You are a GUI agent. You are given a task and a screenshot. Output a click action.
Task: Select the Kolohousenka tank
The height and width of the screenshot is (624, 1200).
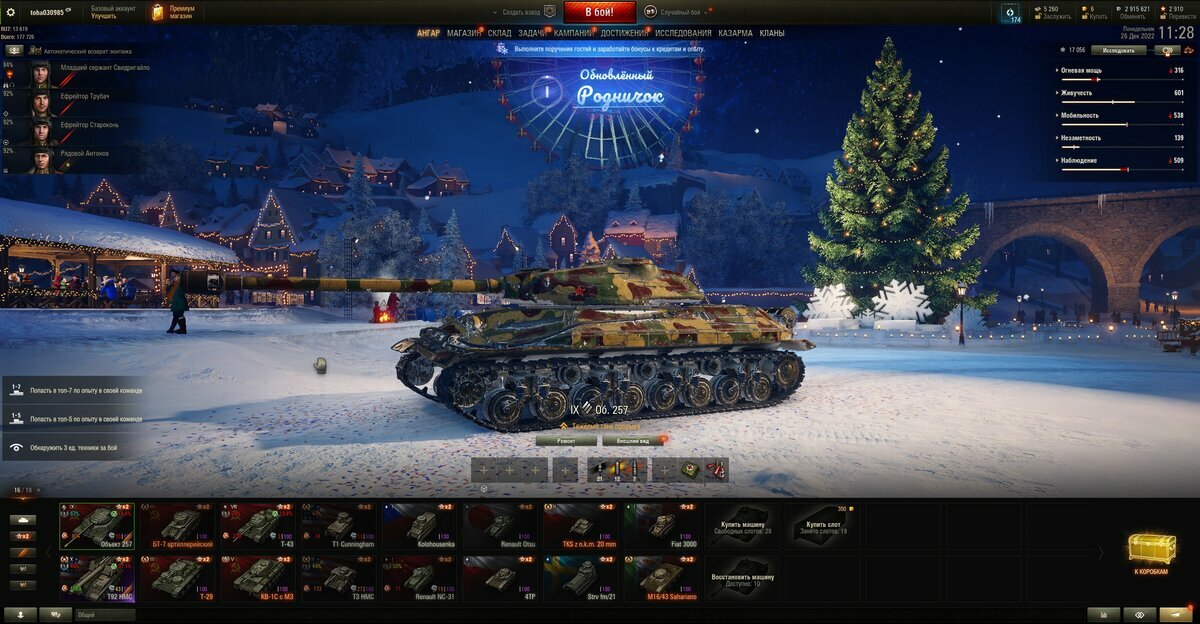(420, 526)
